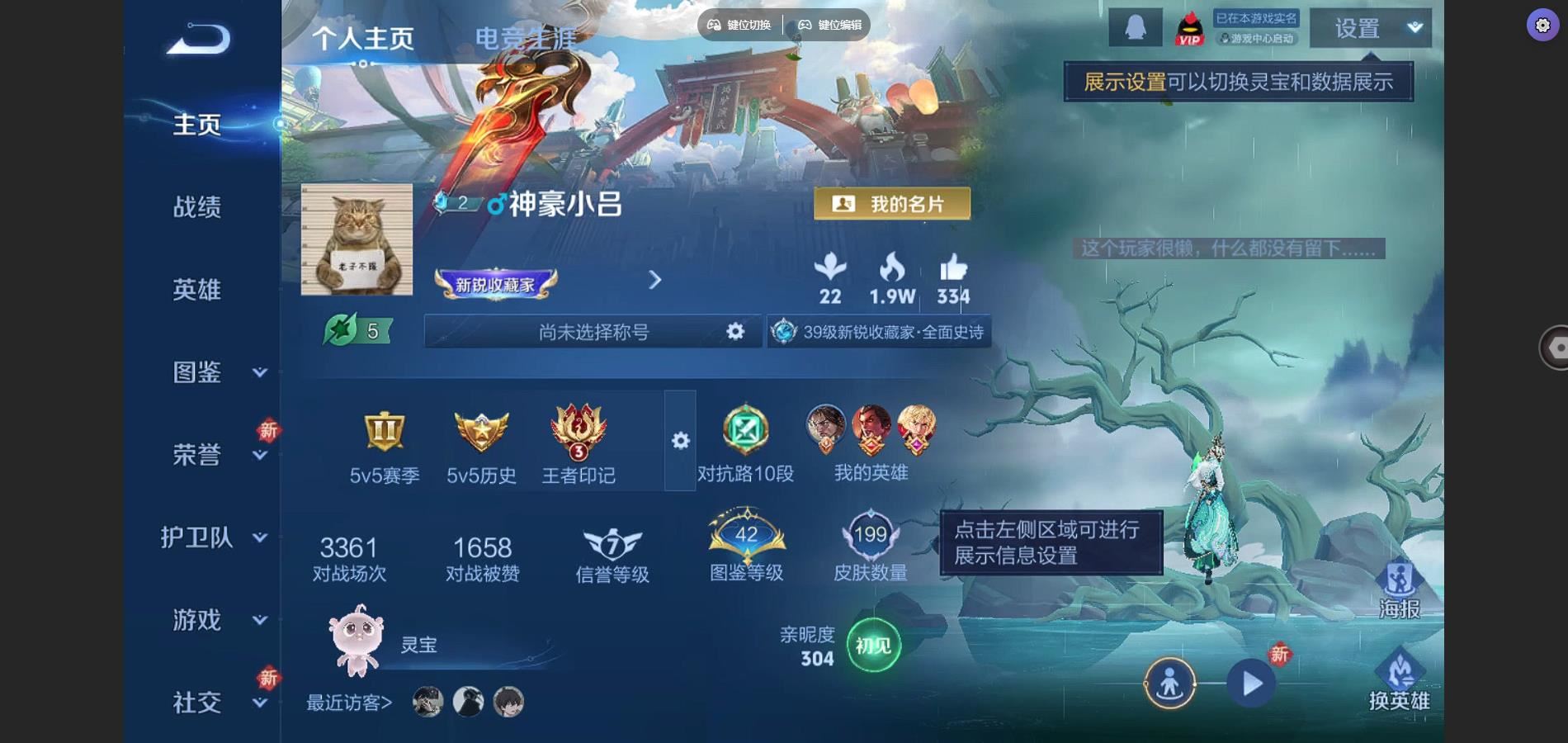1568x743 pixels.
Task: Open title settings gear beside 尚未选择称号
Action: (734, 332)
